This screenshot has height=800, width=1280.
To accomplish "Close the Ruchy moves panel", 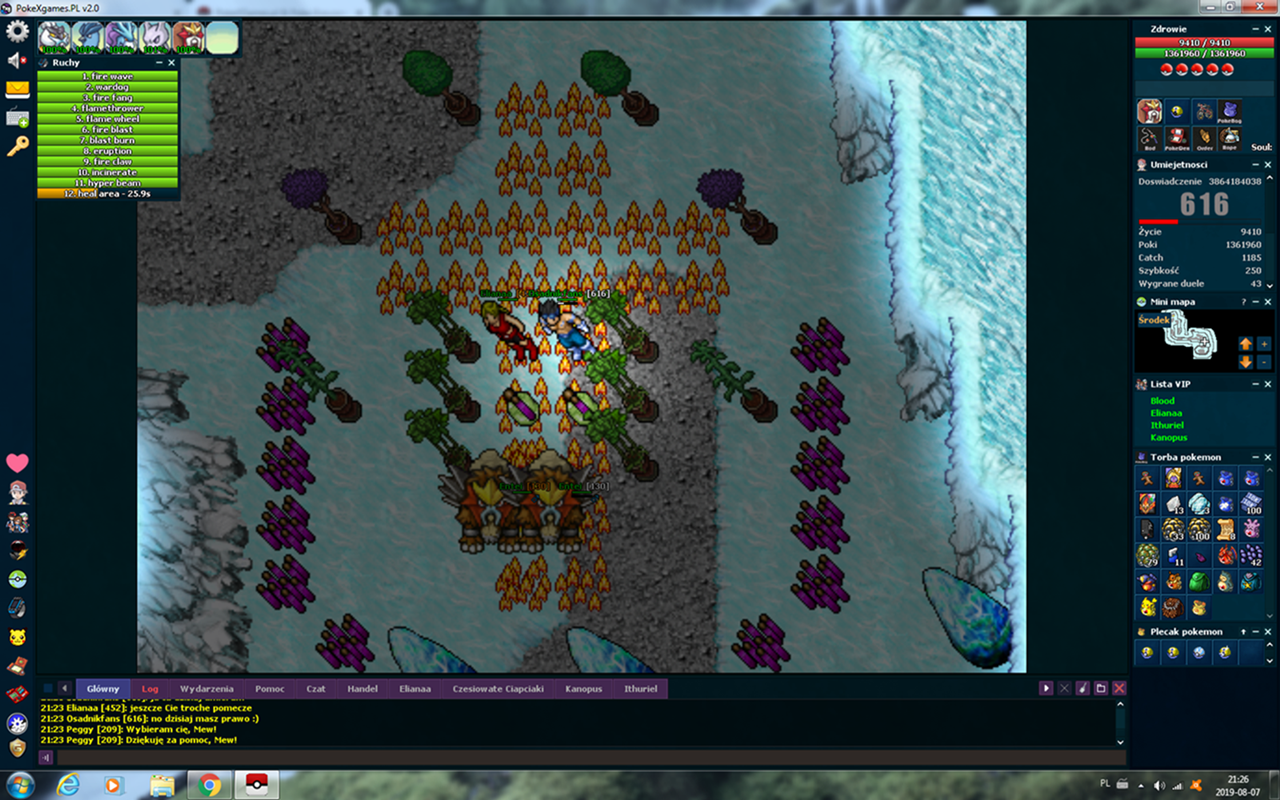I will point(171,62).
